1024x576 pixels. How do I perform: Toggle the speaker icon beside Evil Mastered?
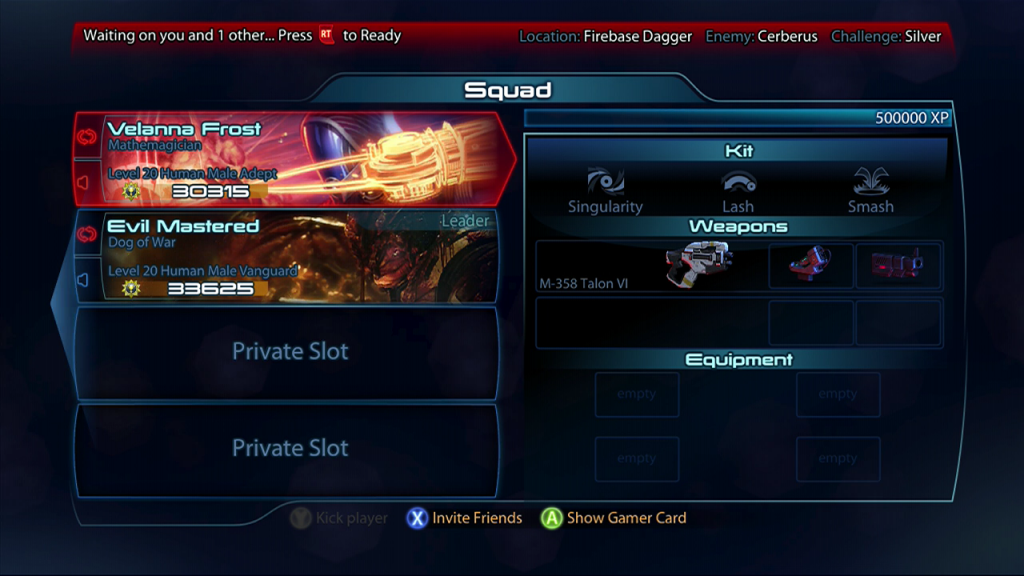pyautogui.click(x=84, y=280)
